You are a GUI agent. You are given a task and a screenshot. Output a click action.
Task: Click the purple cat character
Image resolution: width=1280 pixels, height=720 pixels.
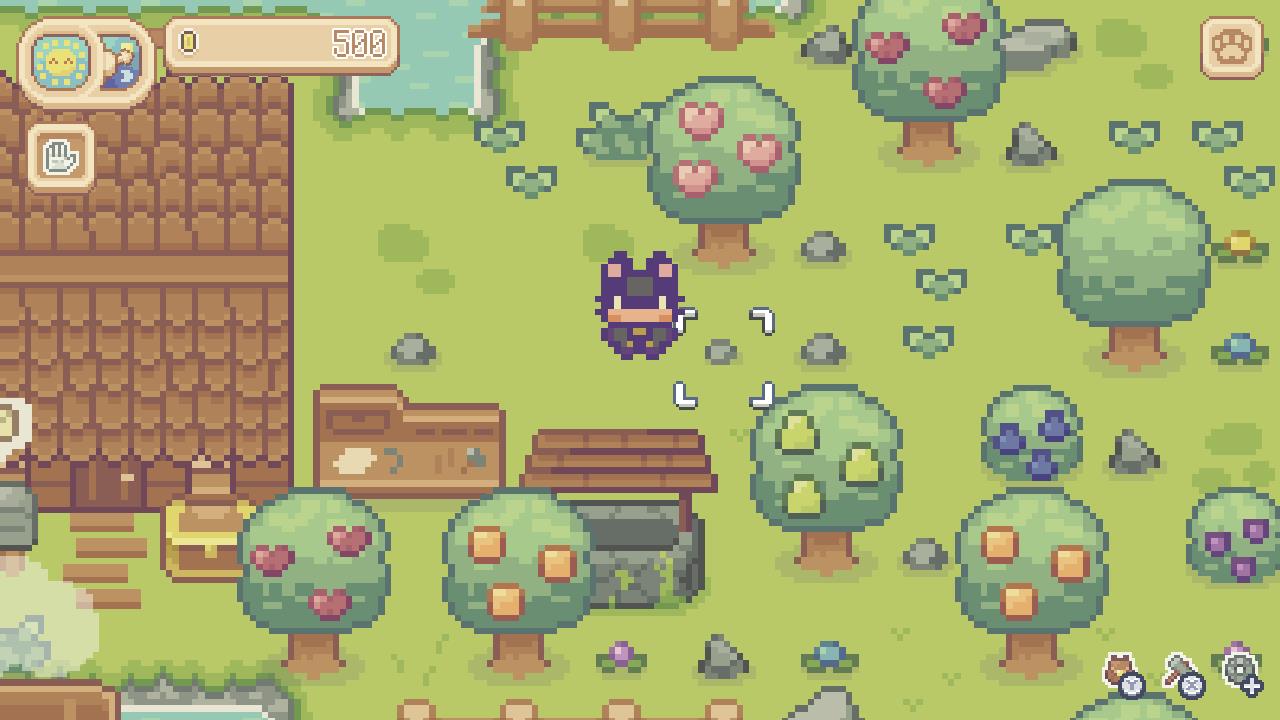[x=638, y=305]
